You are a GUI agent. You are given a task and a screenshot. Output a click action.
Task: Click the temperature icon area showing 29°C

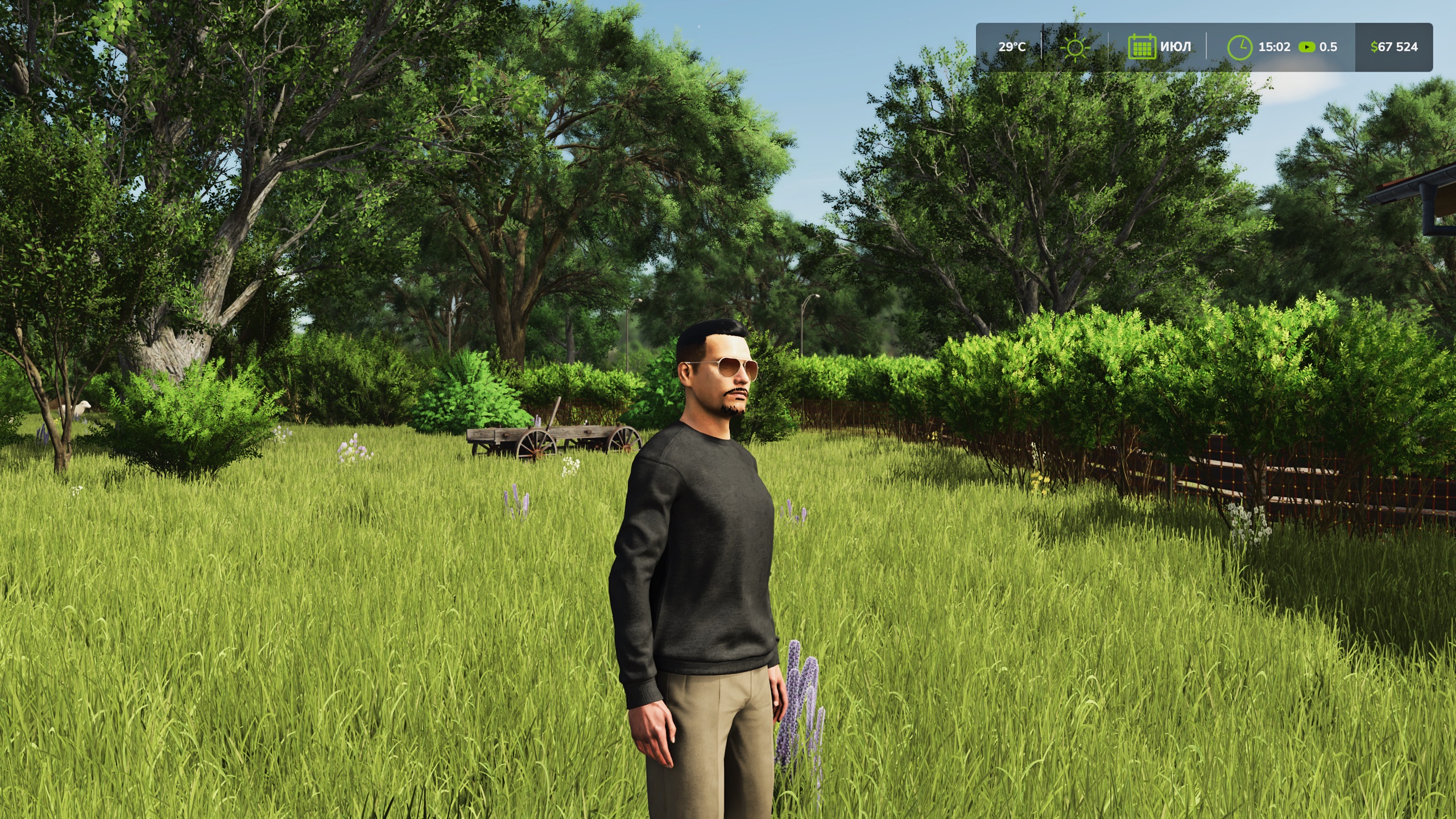point(1012,47)
